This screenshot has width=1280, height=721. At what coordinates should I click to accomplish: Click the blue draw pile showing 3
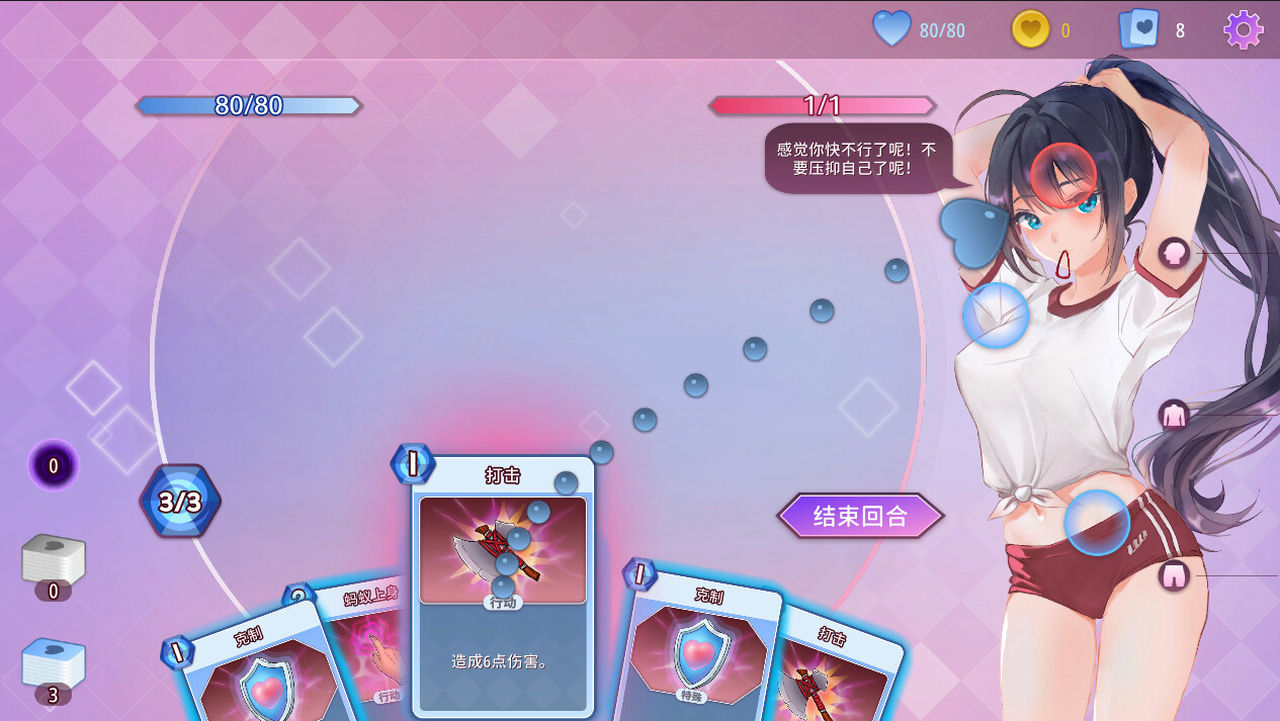point(55,662)
